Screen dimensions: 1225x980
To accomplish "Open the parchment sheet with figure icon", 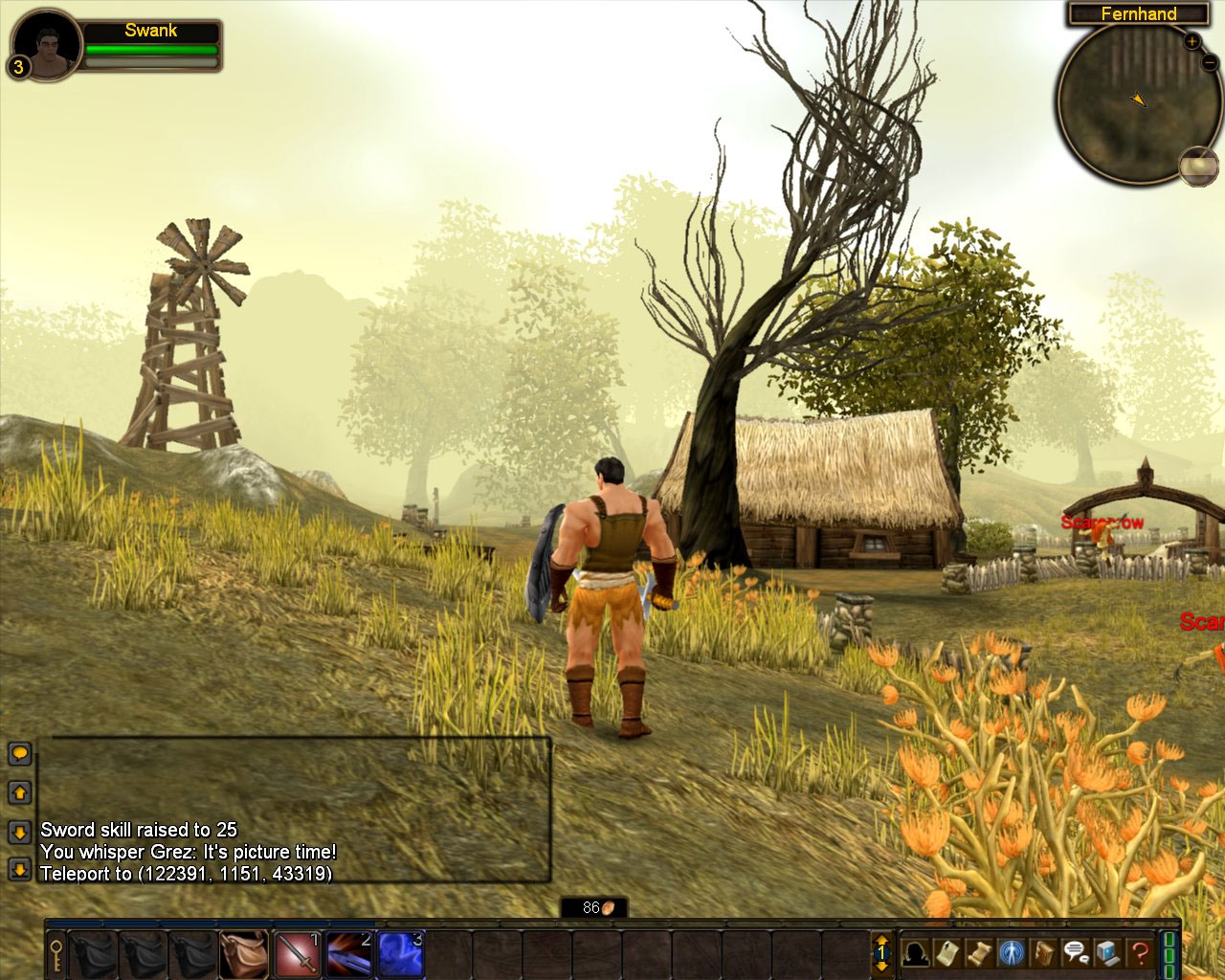I will pyautogui.click(x=947, y=953).
